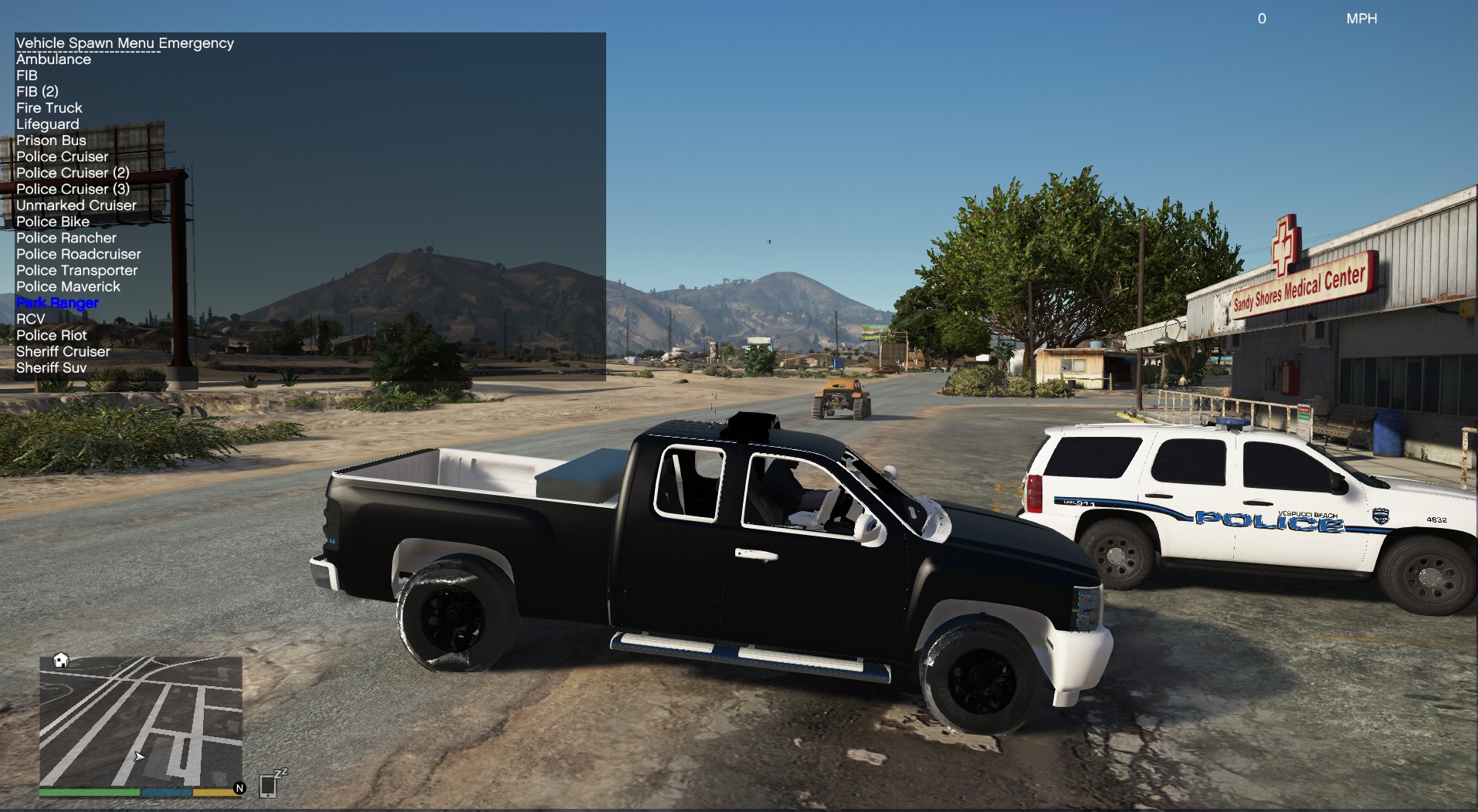Screen dimensions: 1478x812
Task: Select Sheriff Cruiser from the list
Action: tap(63, 351)
